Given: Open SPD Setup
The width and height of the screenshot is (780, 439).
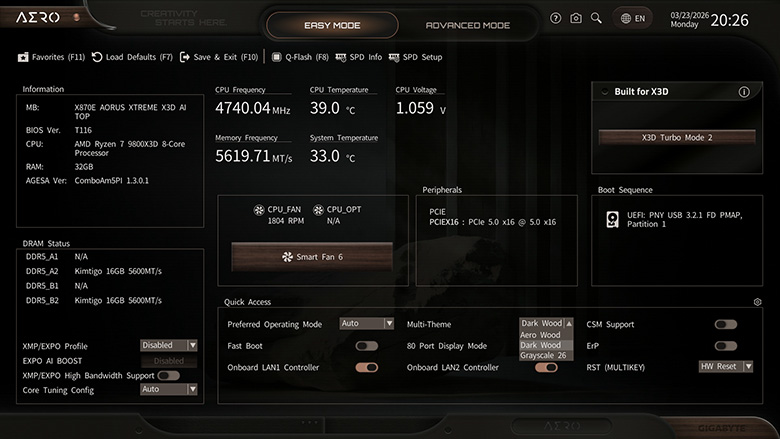Looking at the screenshot, I should point(415,57).
